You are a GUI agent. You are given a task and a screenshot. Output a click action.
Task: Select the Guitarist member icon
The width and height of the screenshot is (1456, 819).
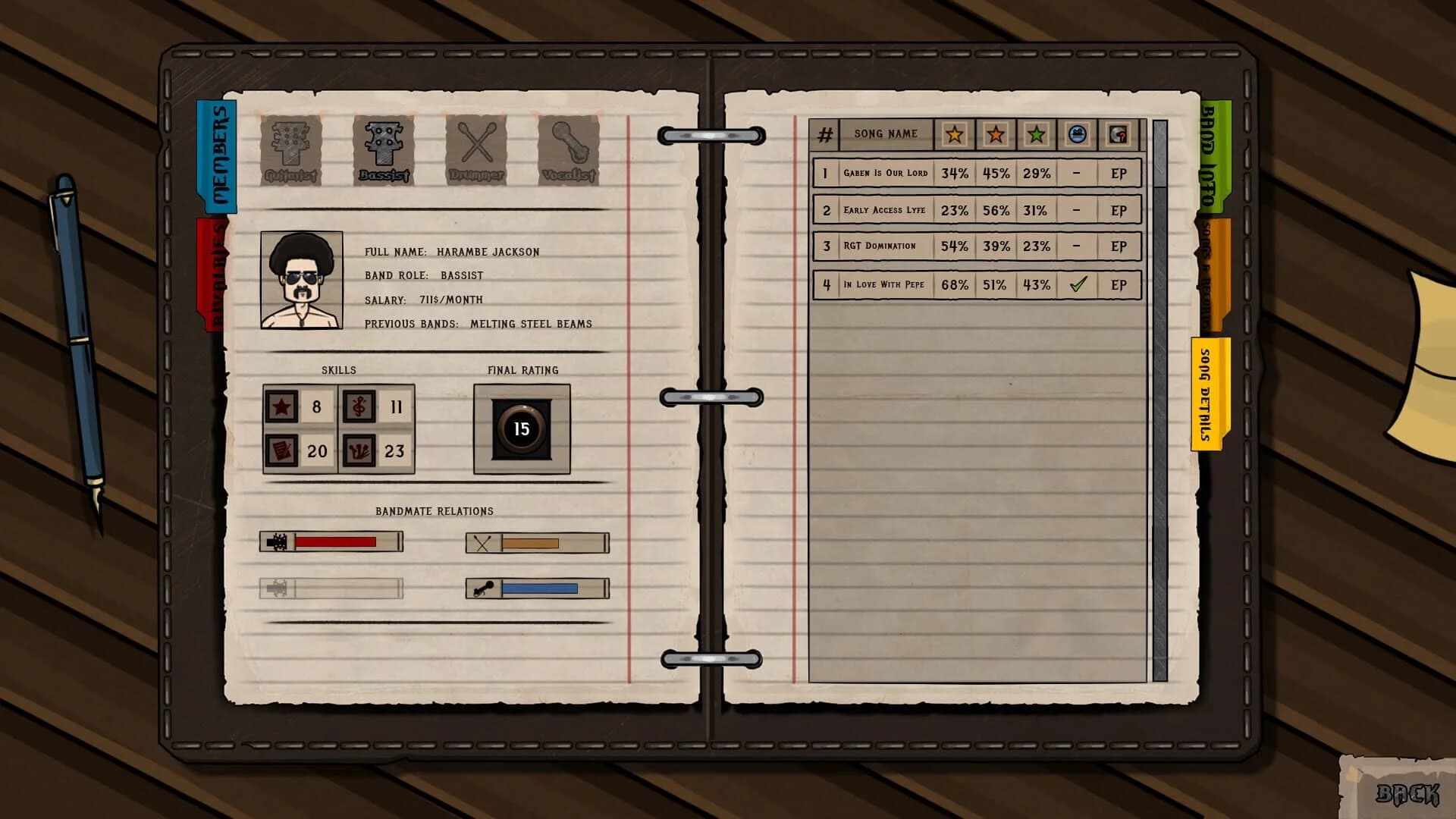pos(290,149)
